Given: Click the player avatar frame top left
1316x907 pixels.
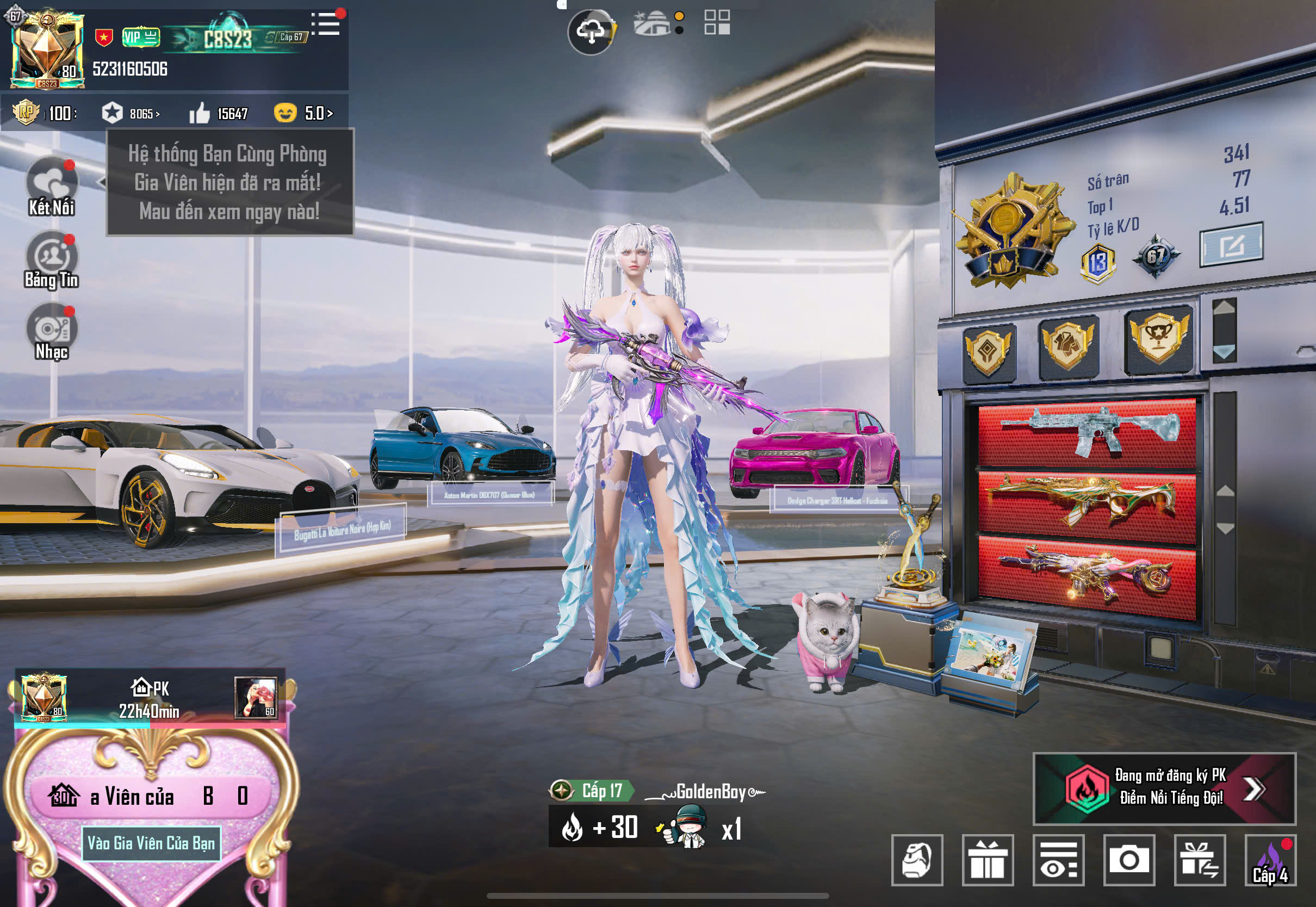Looking at the screenshot, I should [x=47, y=50].
